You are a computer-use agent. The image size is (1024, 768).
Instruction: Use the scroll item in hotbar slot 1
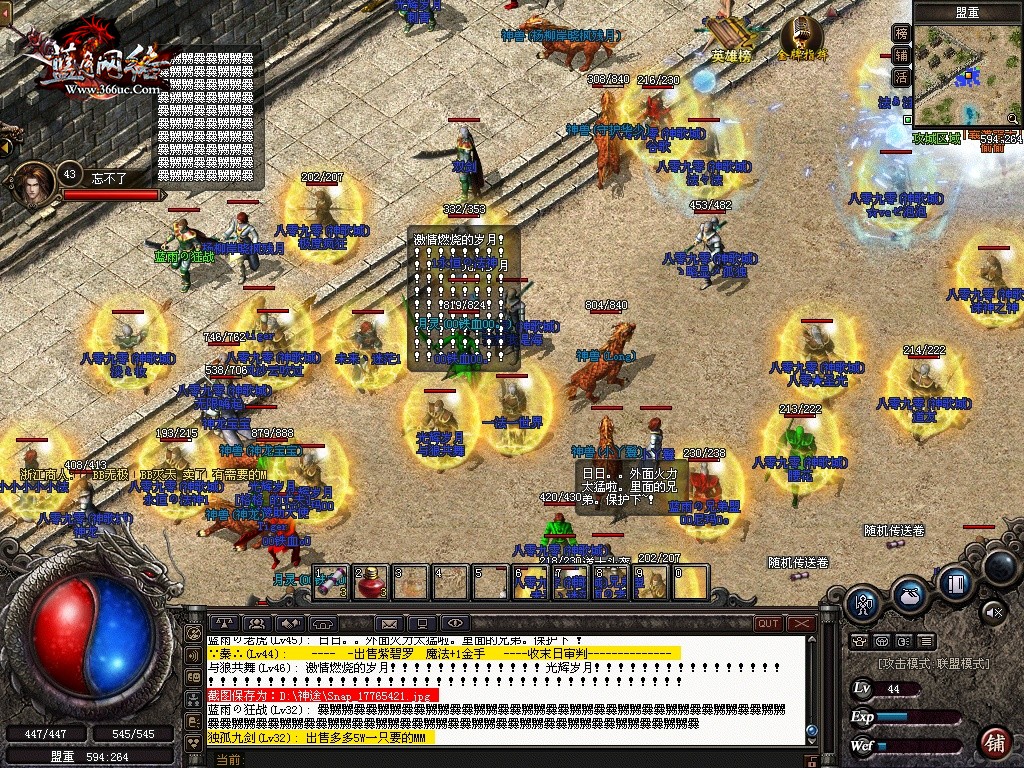pyautogui.click(x=332, y=582)
